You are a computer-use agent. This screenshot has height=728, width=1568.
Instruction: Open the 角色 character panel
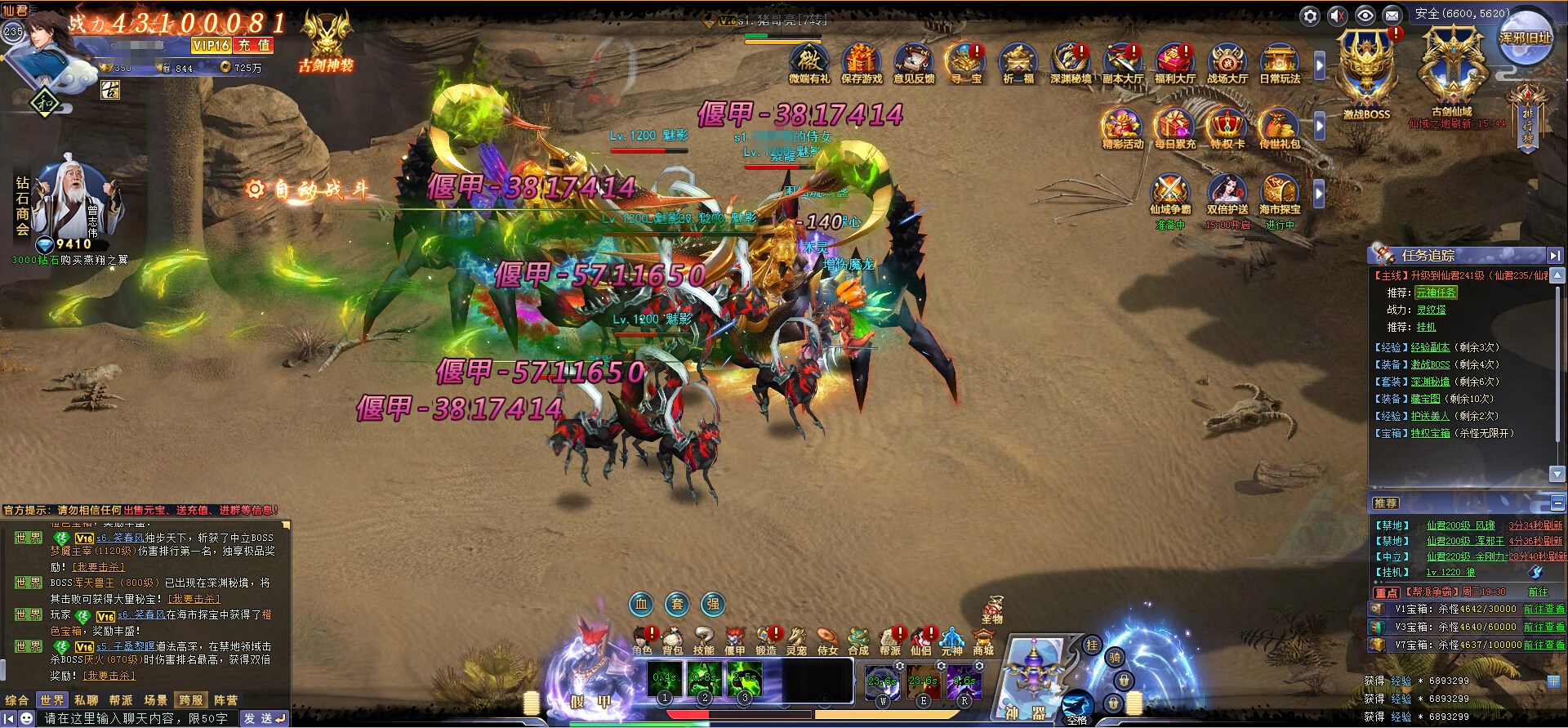(x=643, y=641)
